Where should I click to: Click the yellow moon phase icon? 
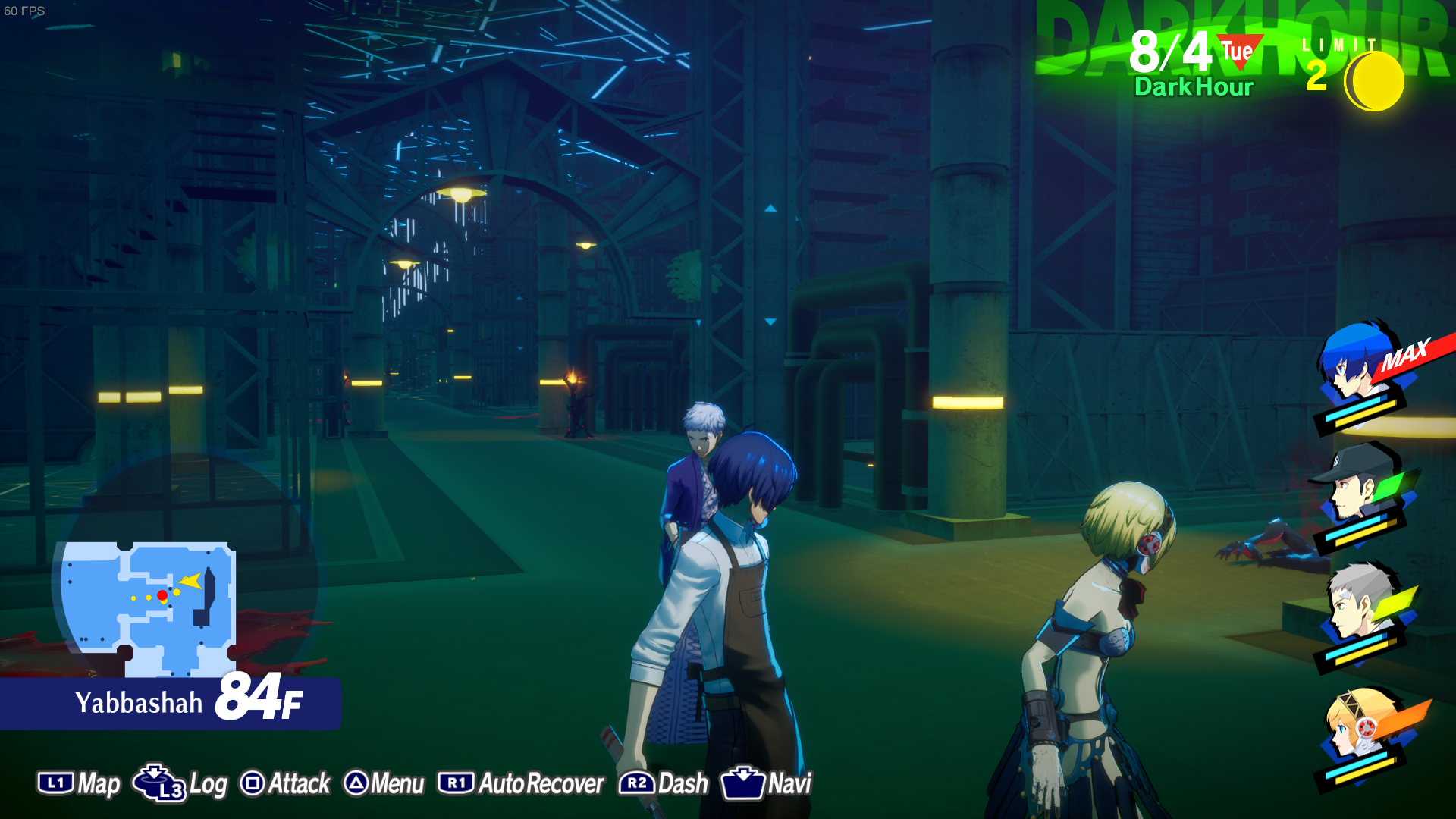[x=1375, y=81]
